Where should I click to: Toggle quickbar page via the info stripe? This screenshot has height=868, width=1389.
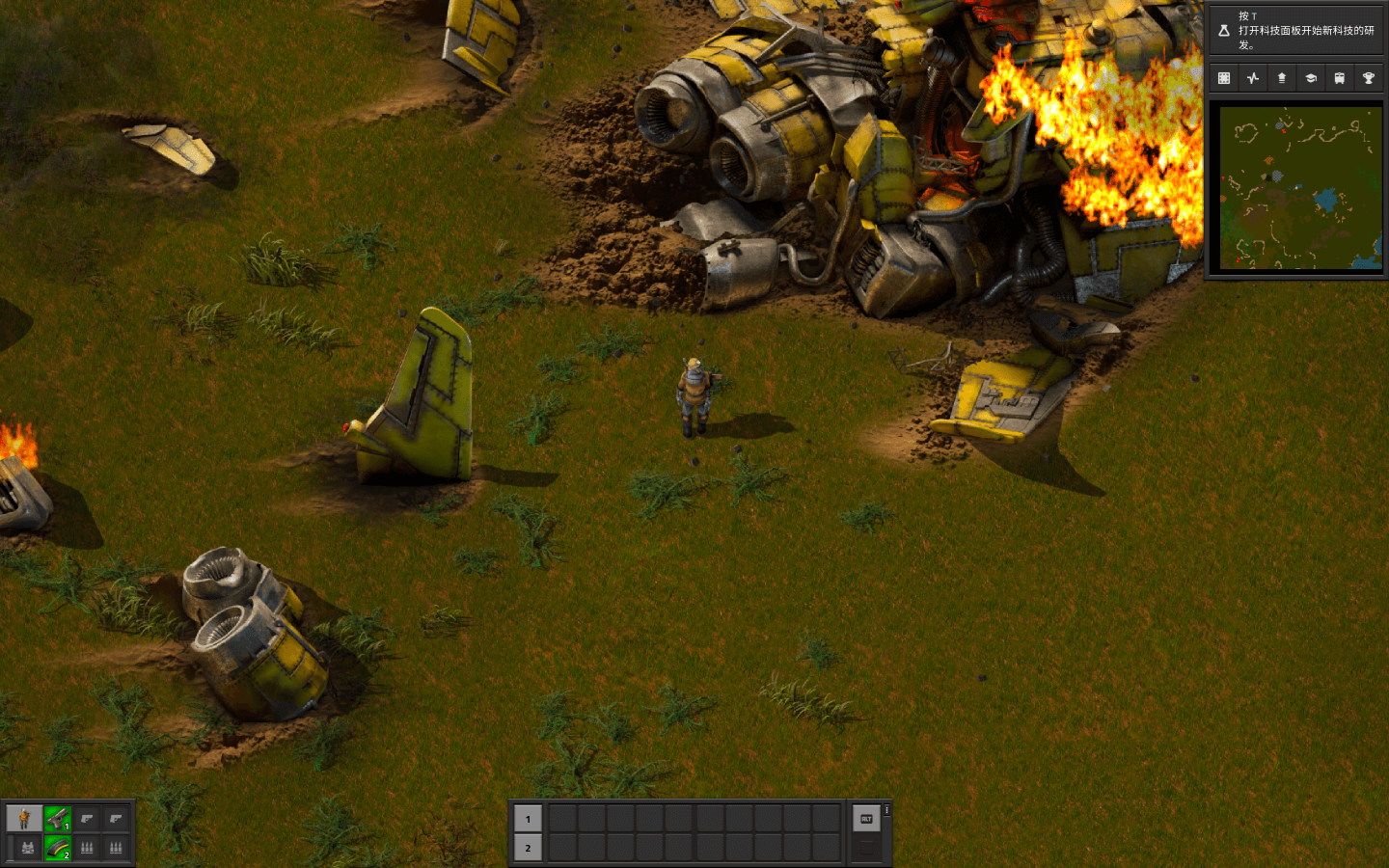tap(886, 811)
